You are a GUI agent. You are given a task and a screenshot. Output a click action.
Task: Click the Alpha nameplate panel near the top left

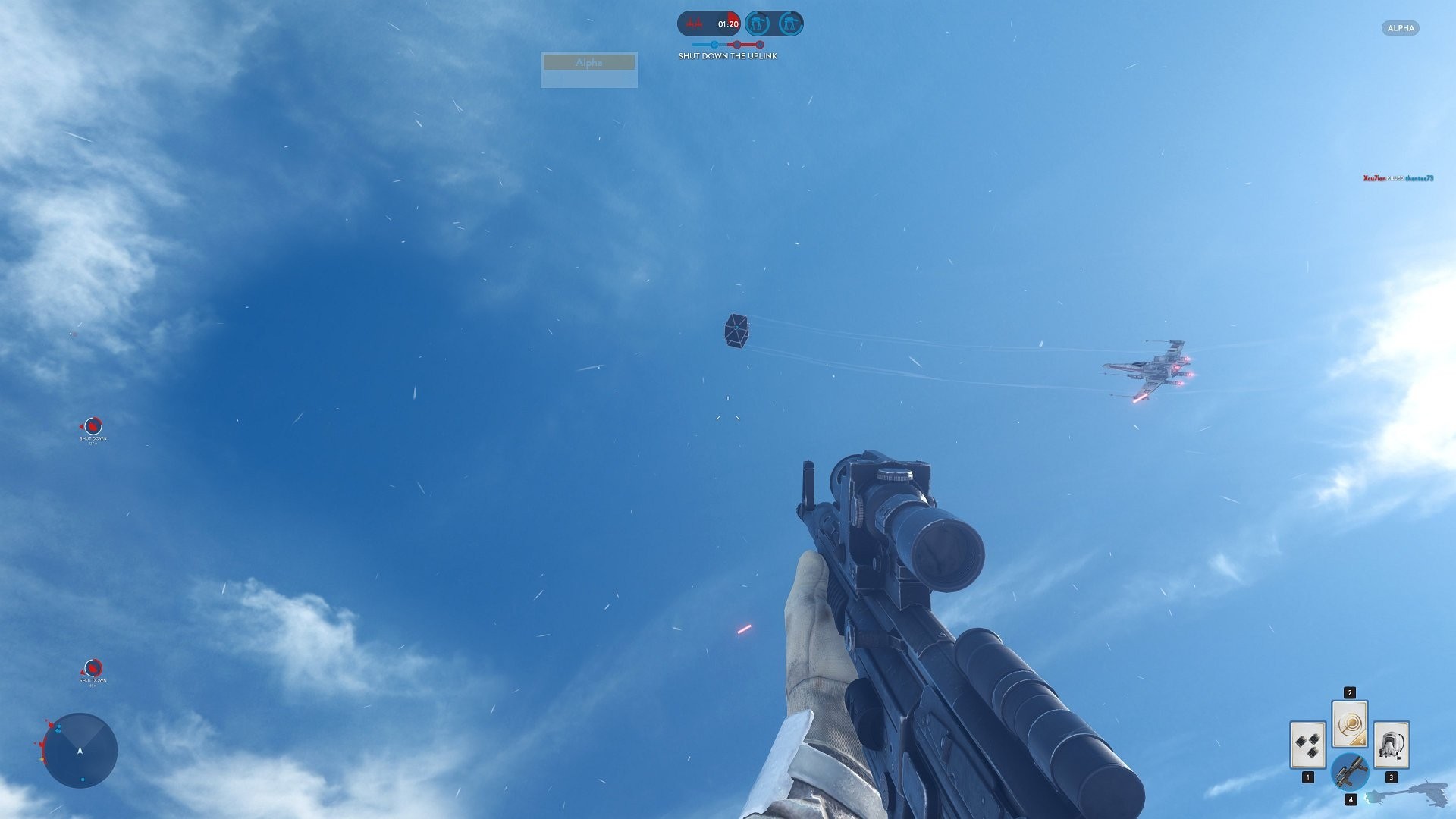[x=588, y=69]
